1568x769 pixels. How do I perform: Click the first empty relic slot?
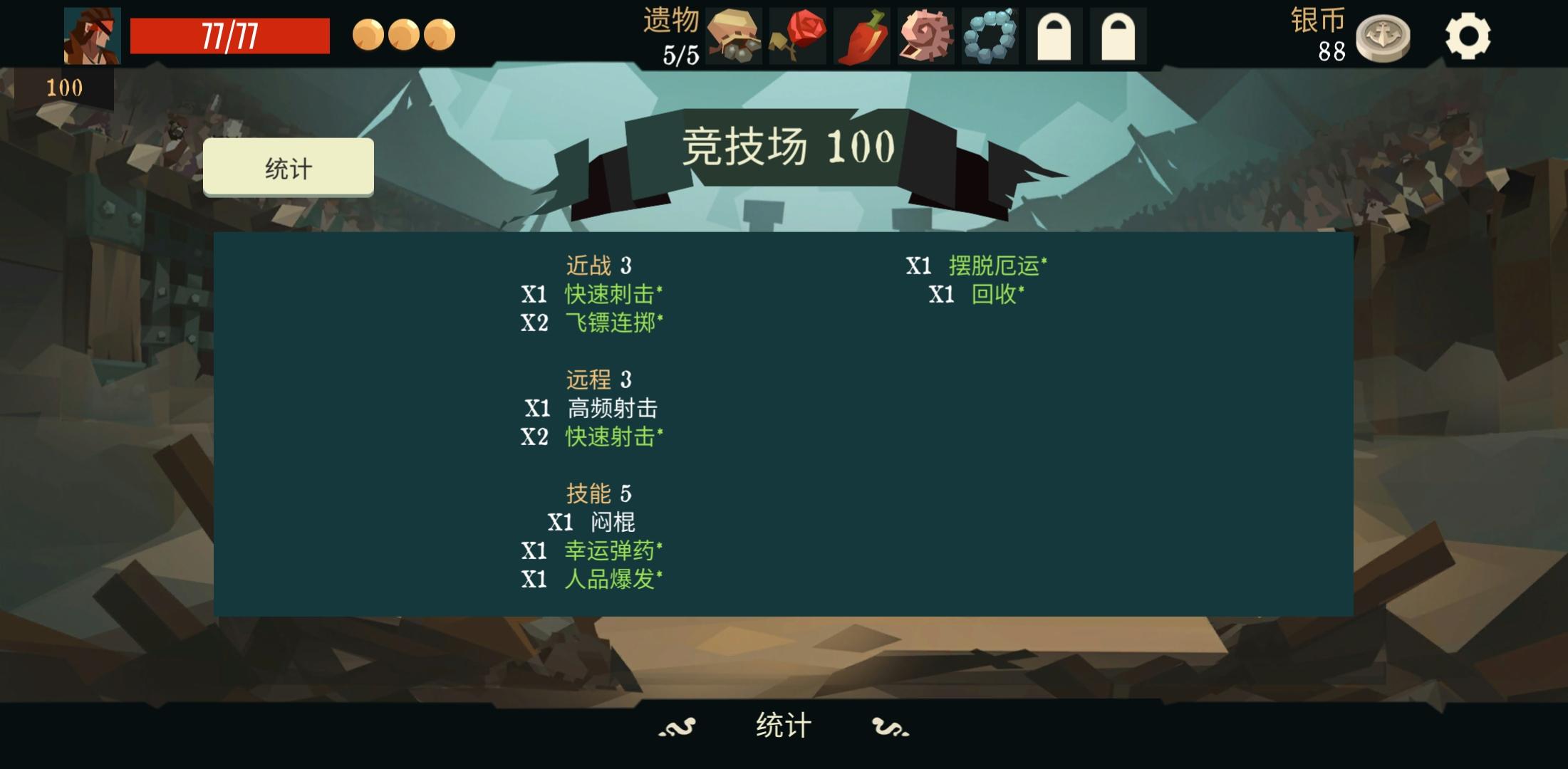tap(1053, 34)
